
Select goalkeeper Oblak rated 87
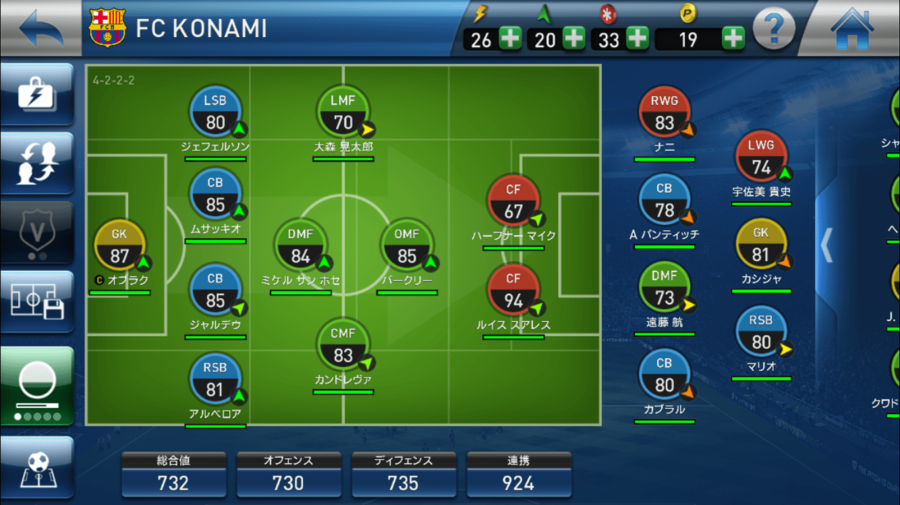120,245
